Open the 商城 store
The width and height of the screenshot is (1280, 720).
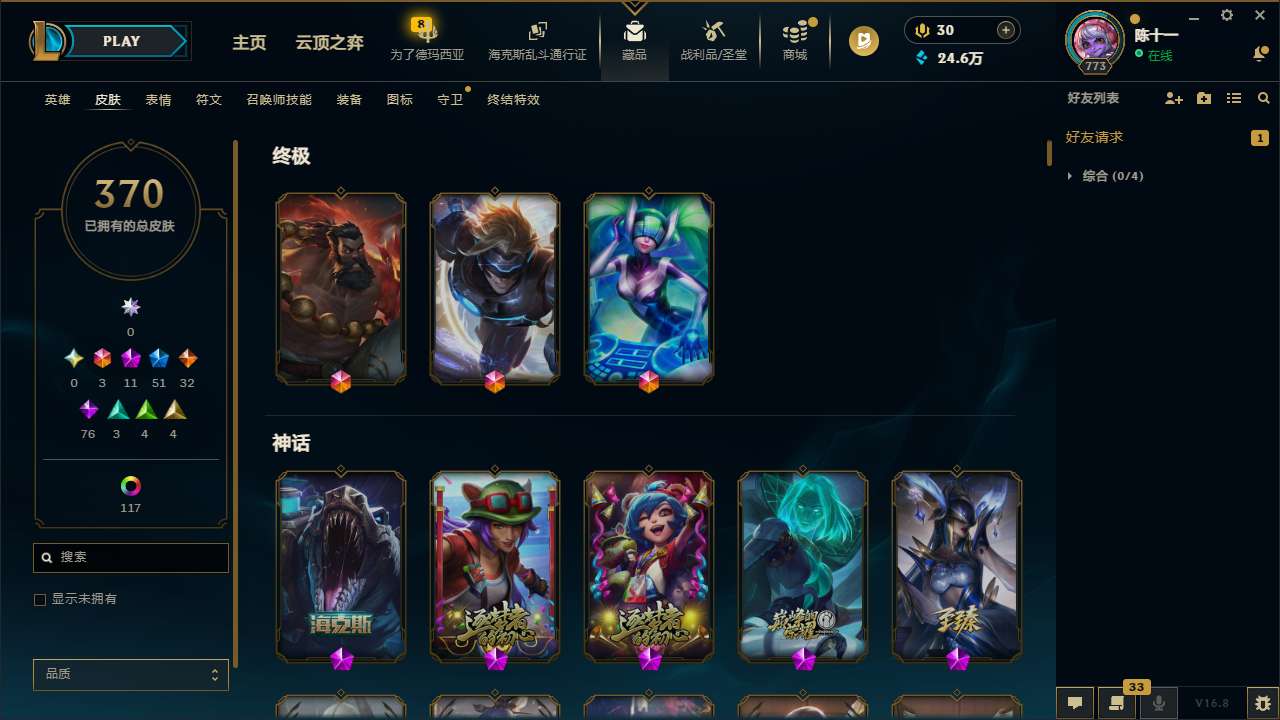click(794, 41)
